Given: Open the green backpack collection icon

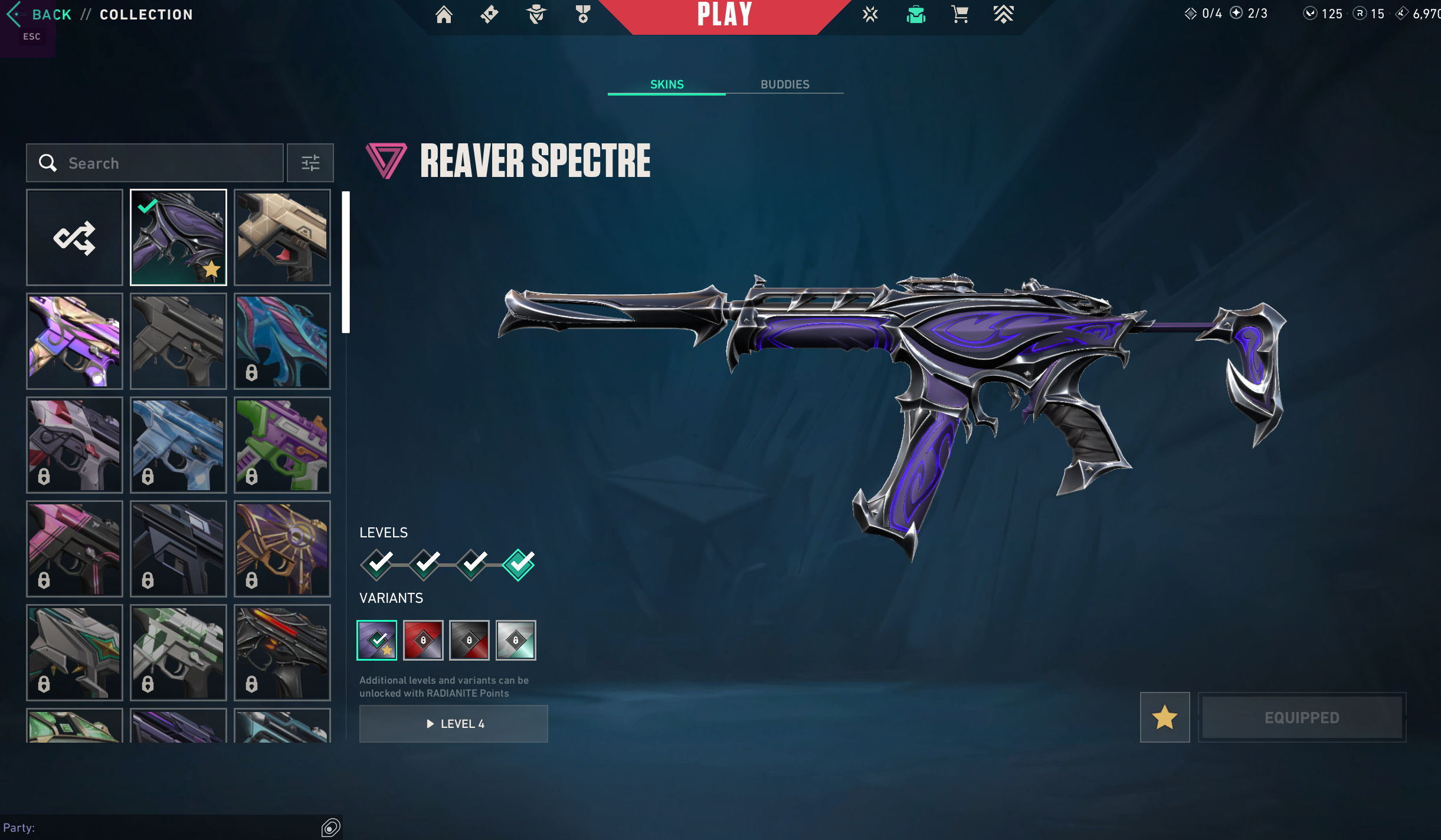Looking at the screenshot, I should (x=916, y=14).
